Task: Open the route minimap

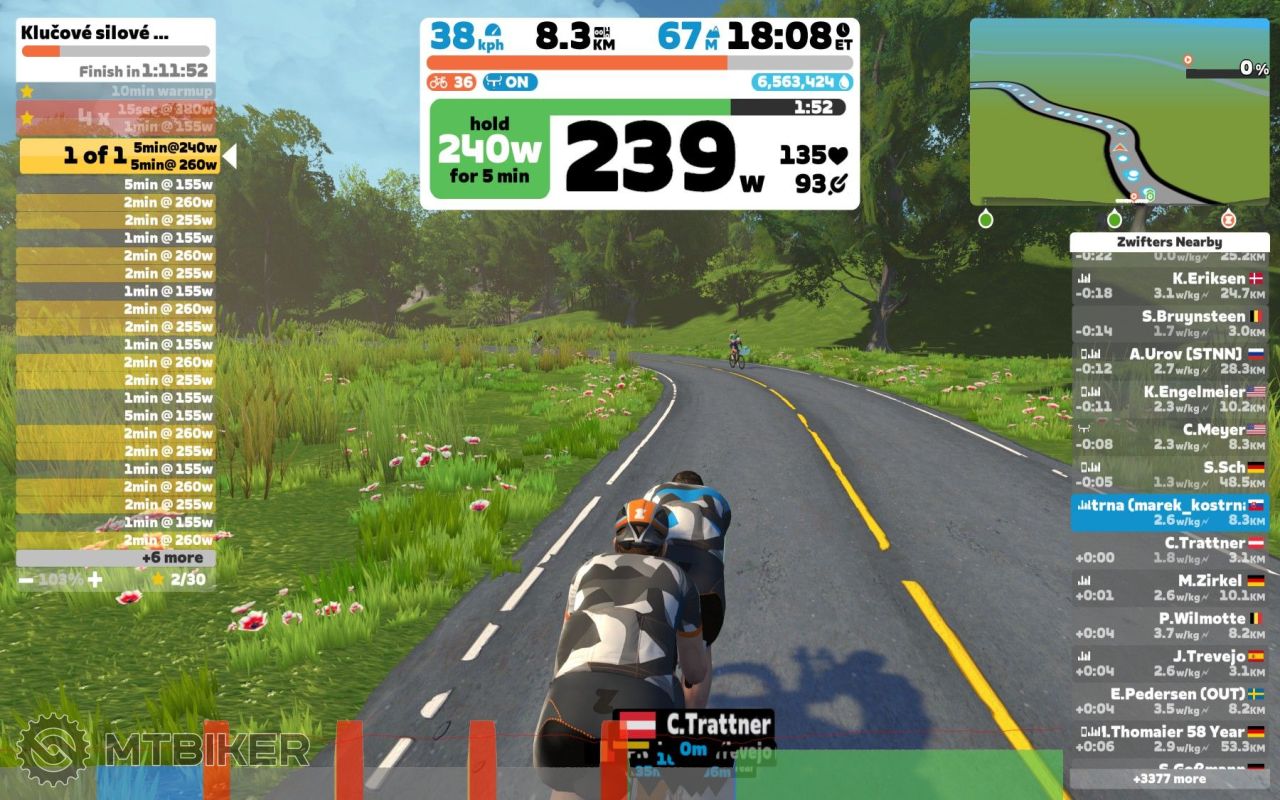Action: [x=1119, y=112]
